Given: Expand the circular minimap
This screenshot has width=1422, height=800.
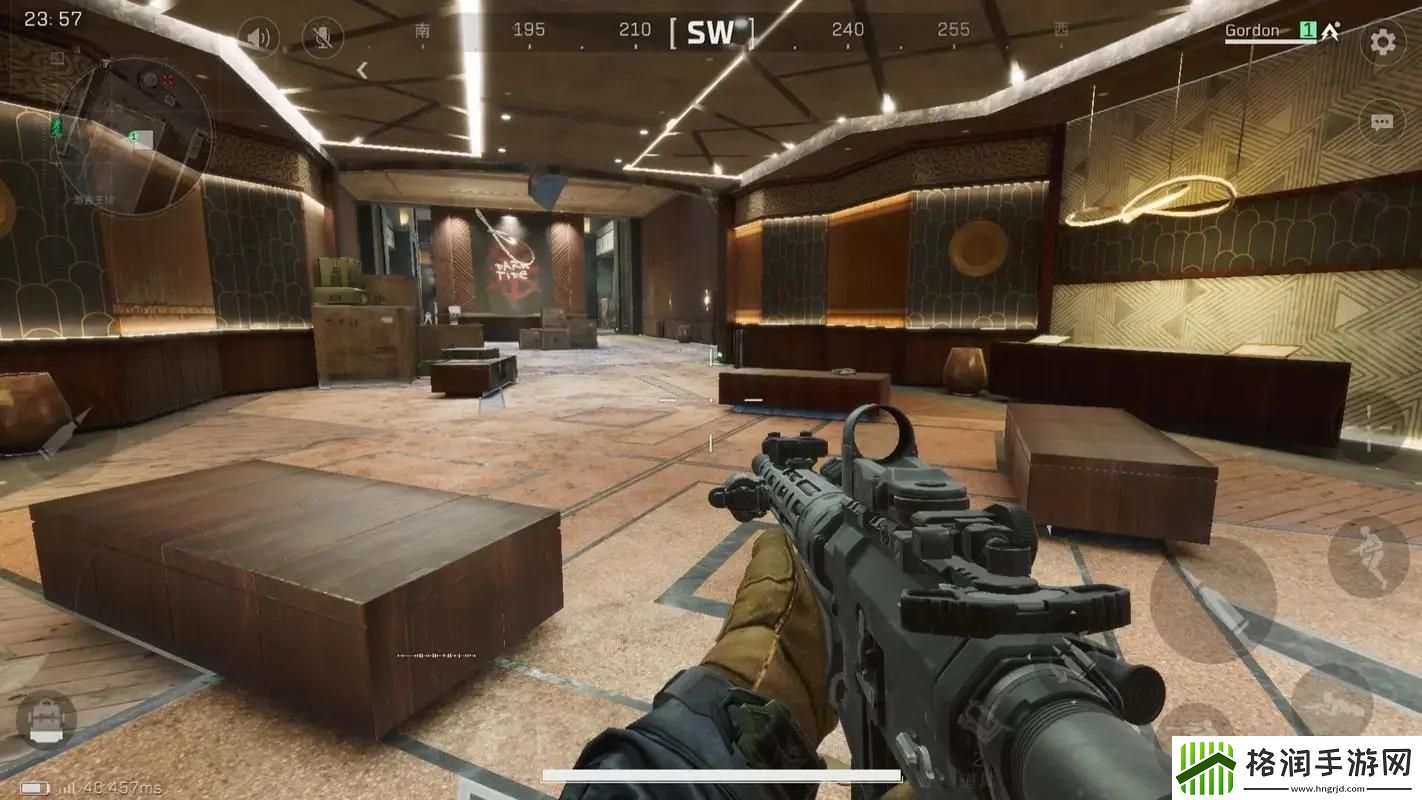Looking at the screenshot, I should [x=132, y=135].
